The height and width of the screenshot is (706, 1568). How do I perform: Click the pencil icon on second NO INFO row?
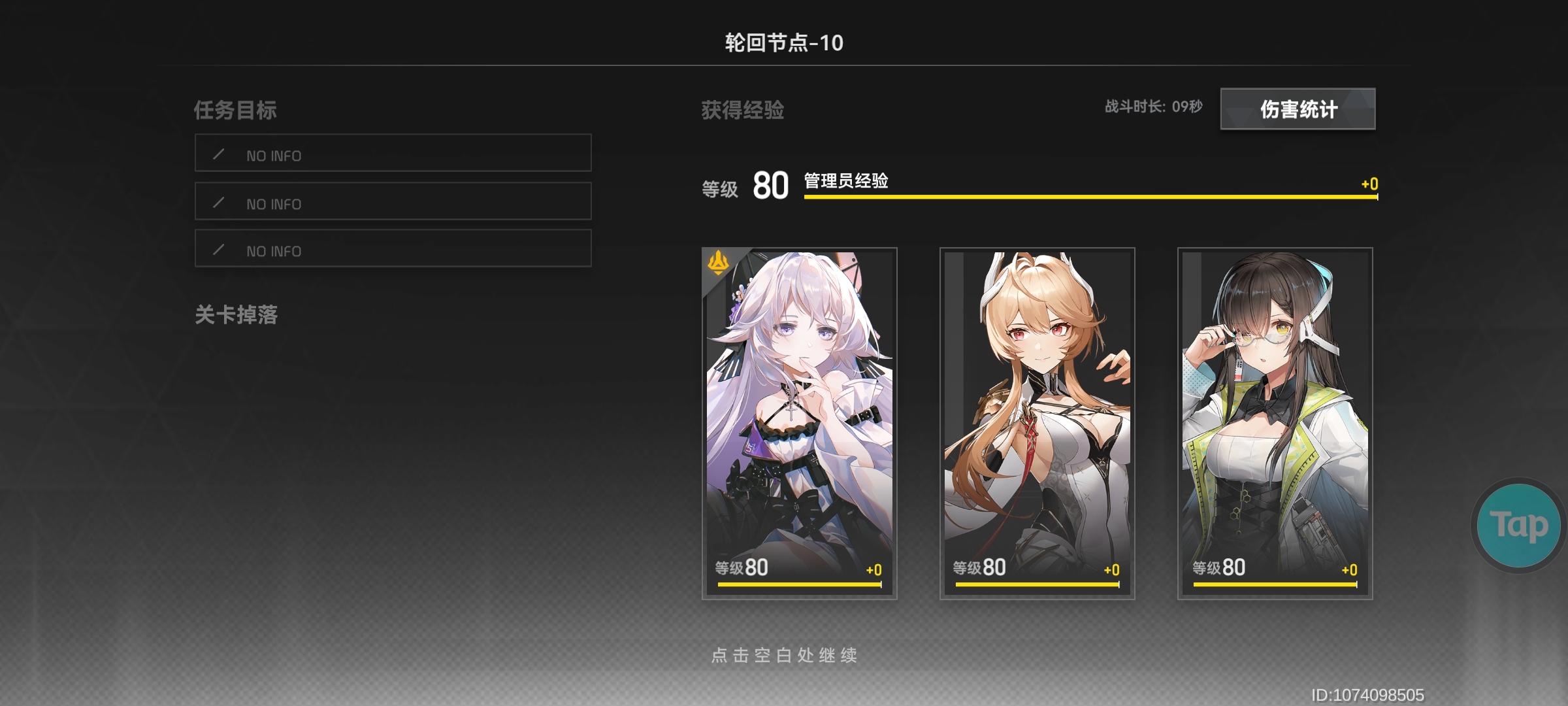pyautogui.click(x=218, y=203)
